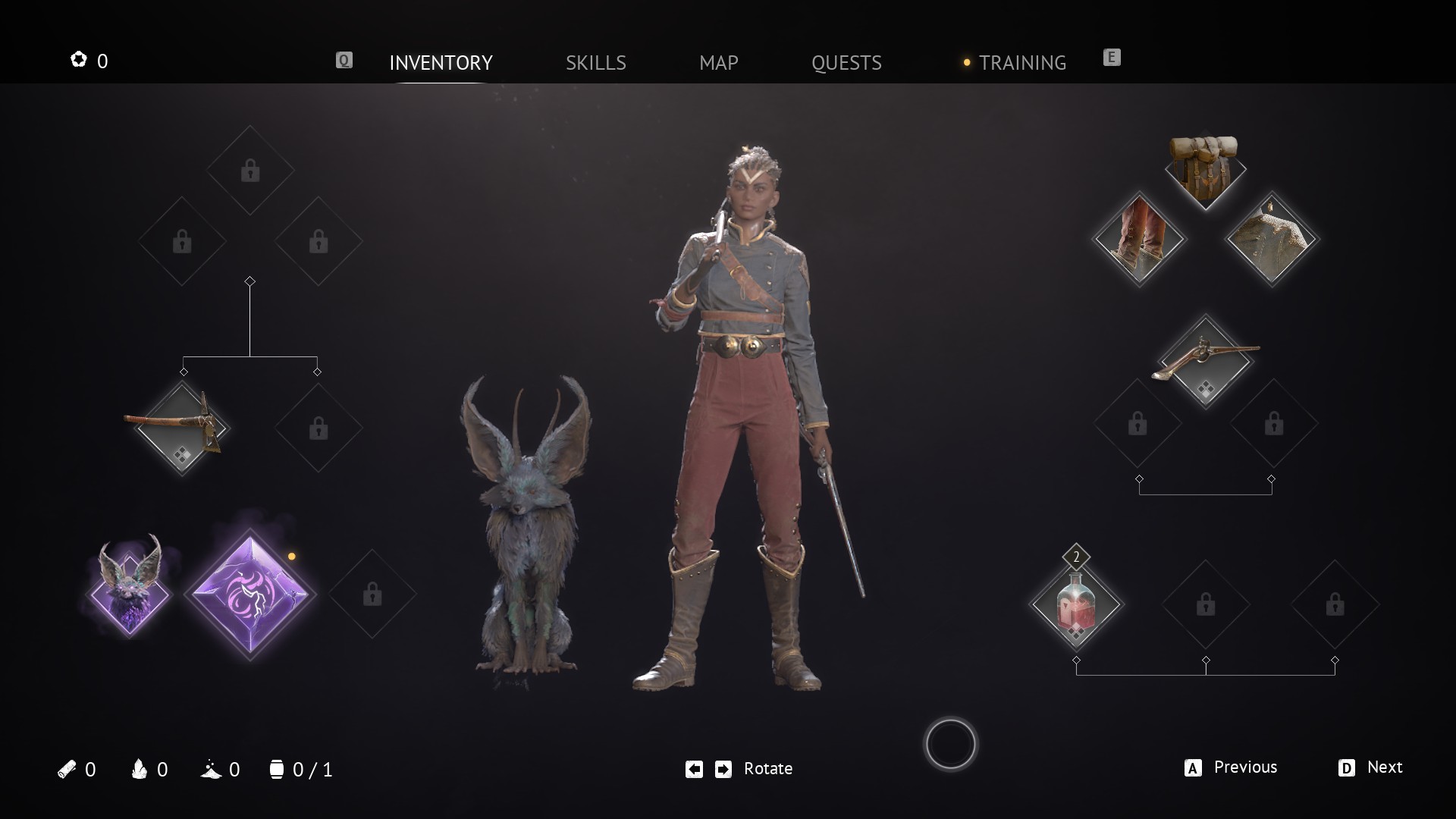This screenshot has width=1456, height=819.
Task: Show the Map tab
Action: tap(718, 62)
